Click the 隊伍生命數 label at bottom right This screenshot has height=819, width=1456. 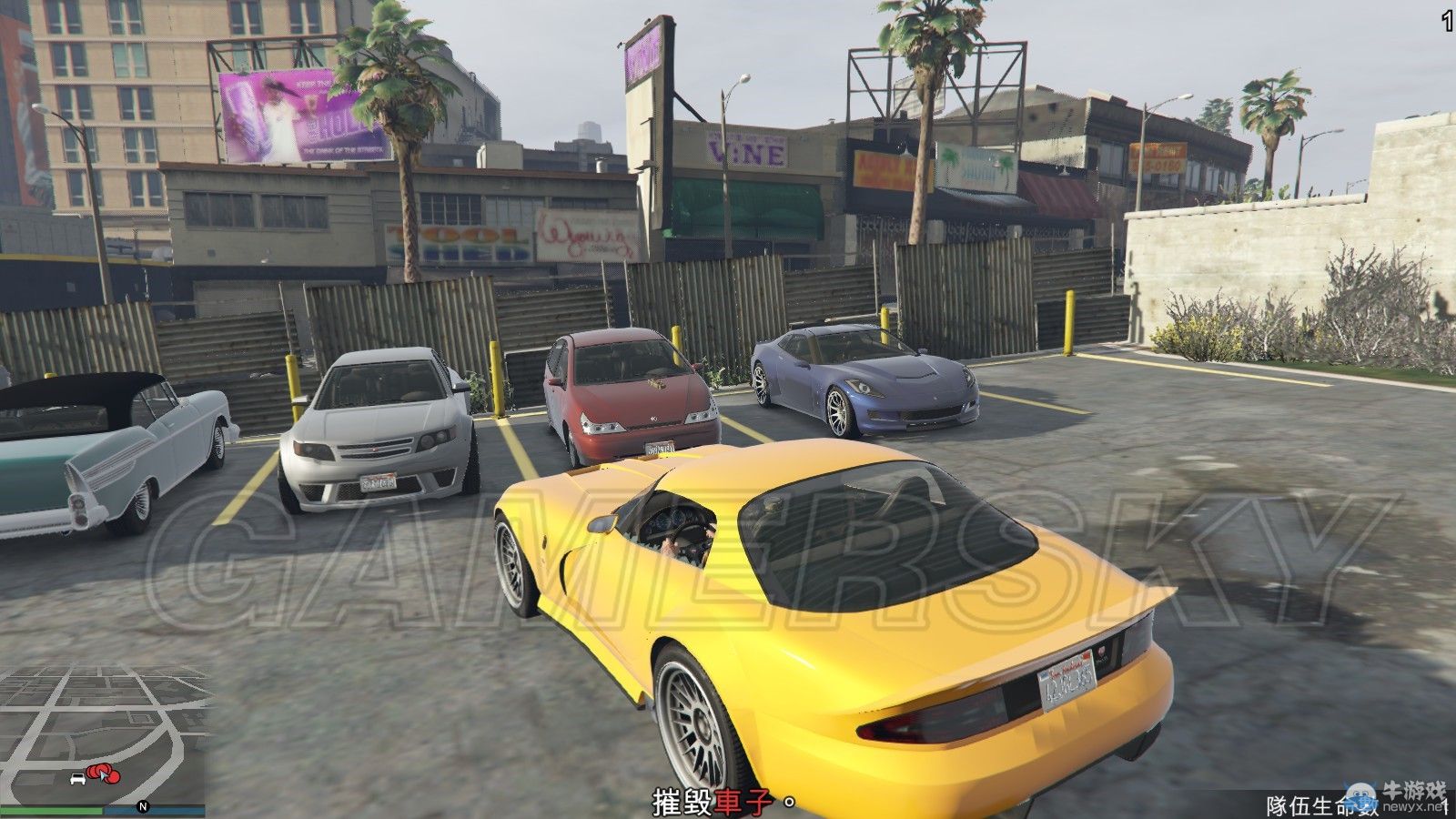(x=1318, y=804)
